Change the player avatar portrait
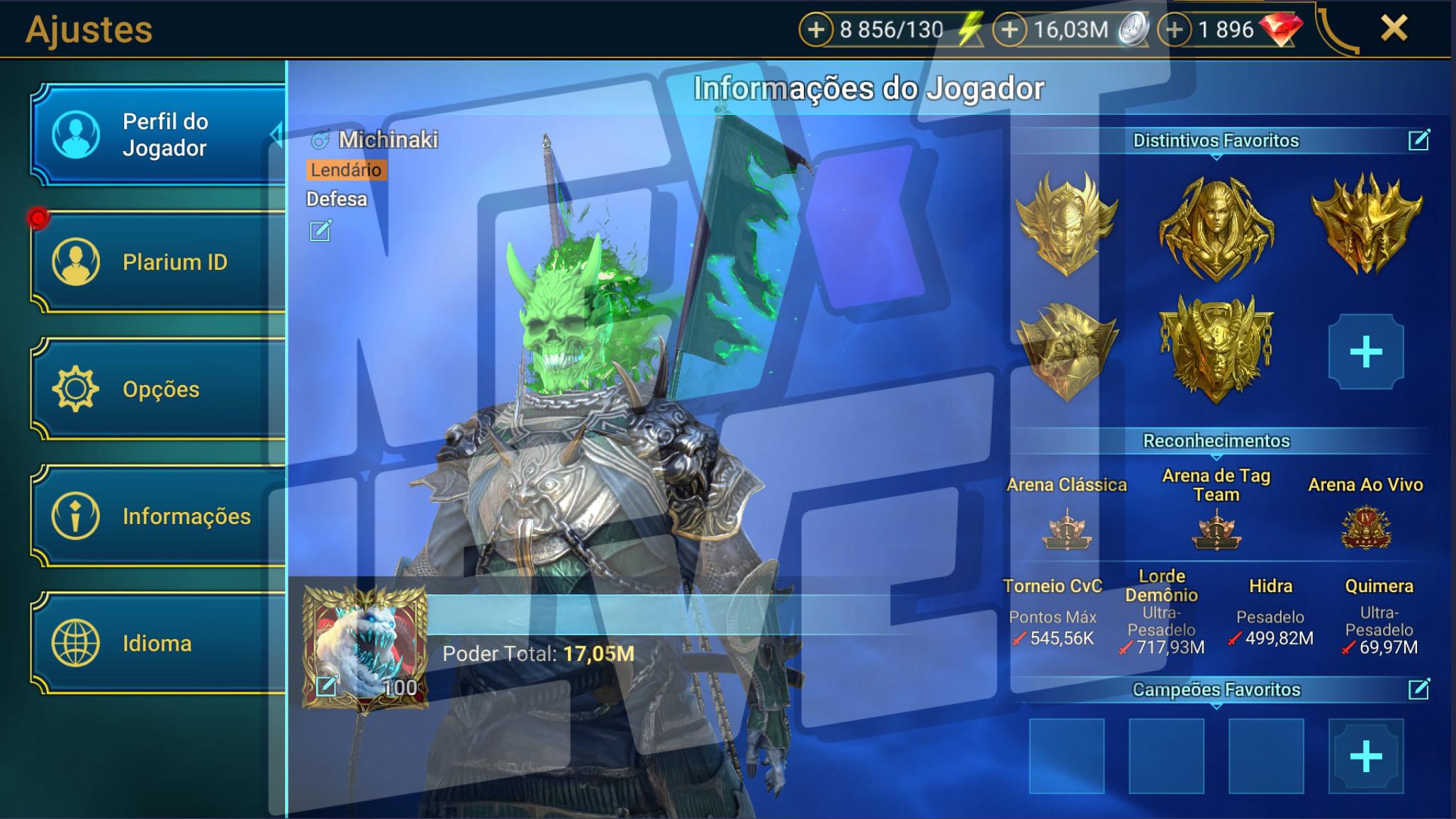Viewport: 1456px width, 819px height. (326, 685)
